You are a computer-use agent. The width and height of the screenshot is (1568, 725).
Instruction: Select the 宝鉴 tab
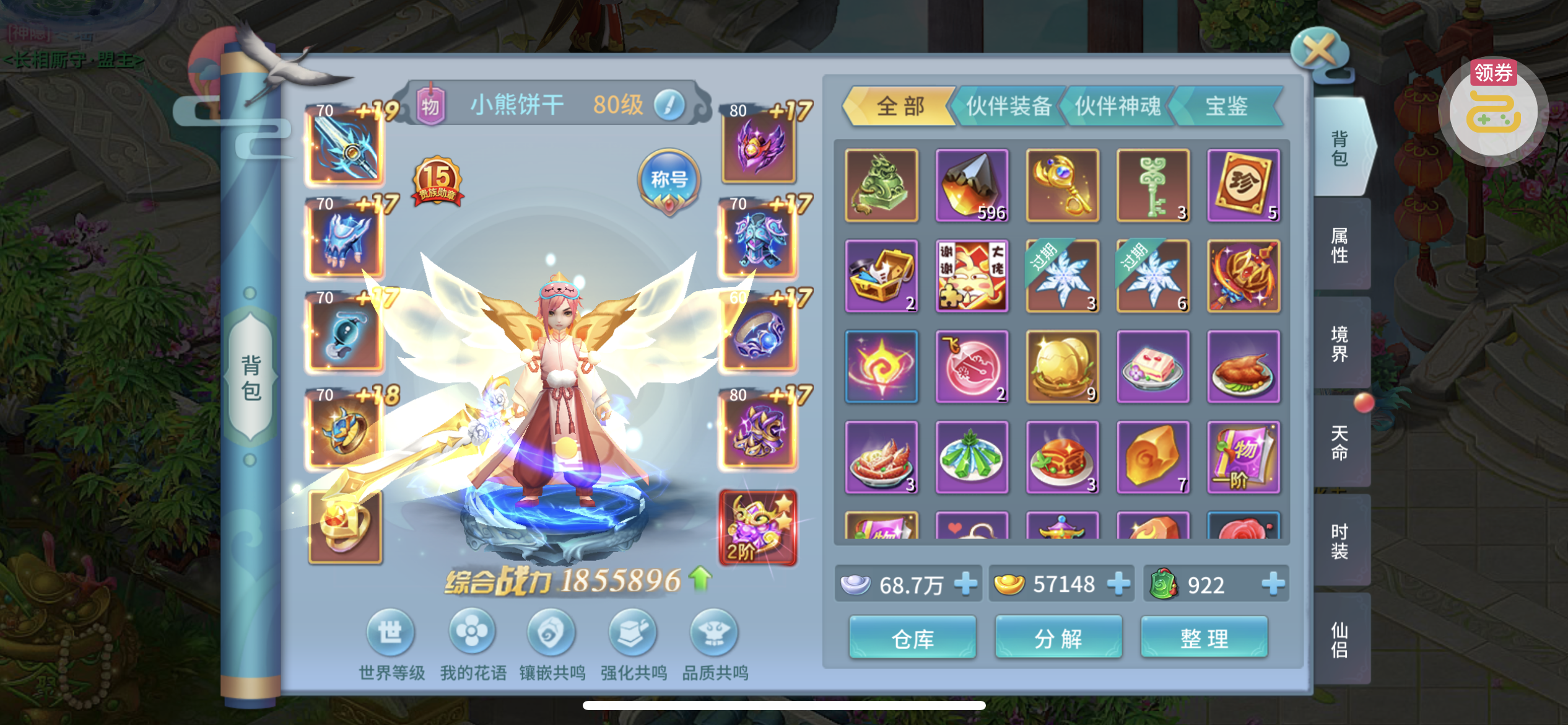[1226, 106]
